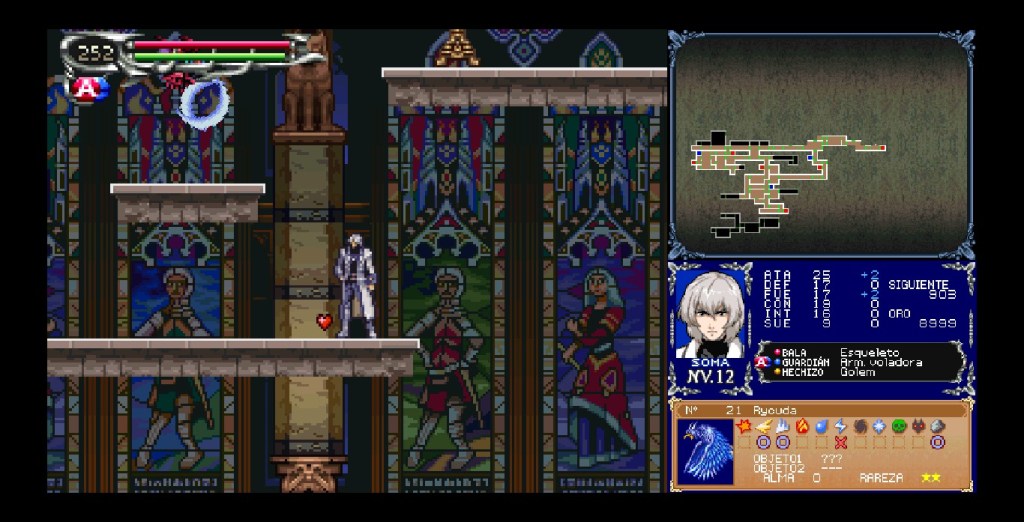The height and width of the screenshot is (522, 1024).
Task: Click the castle minimap
Action: 821,146
